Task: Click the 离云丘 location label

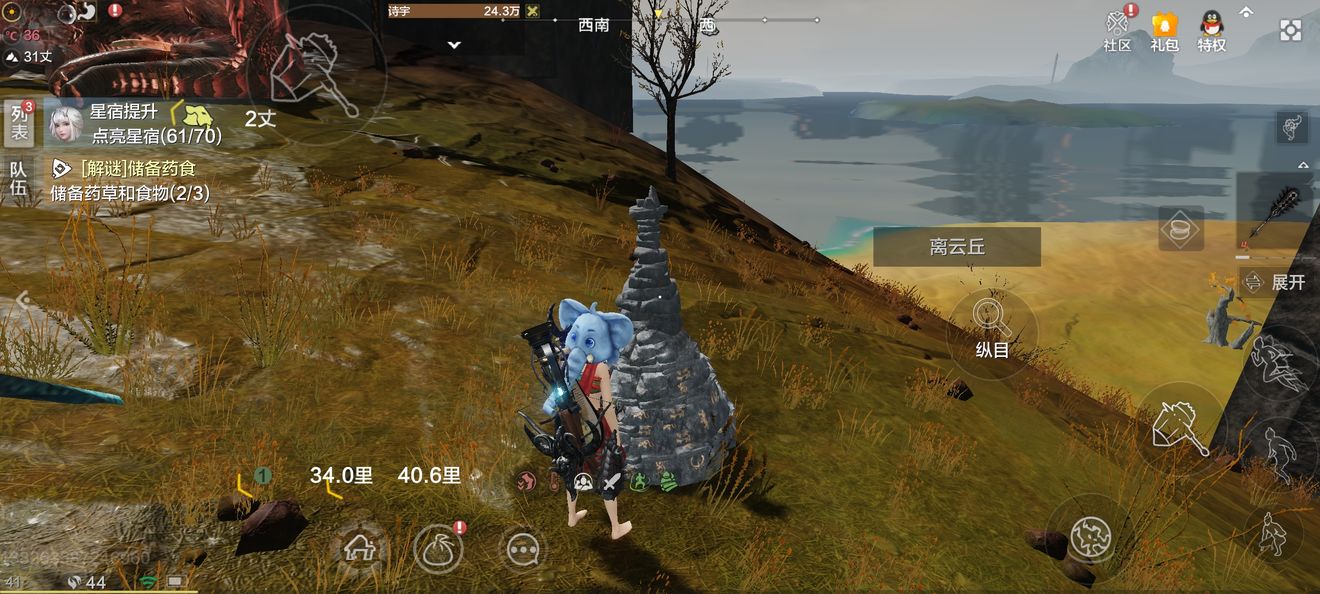Action: 957,247
